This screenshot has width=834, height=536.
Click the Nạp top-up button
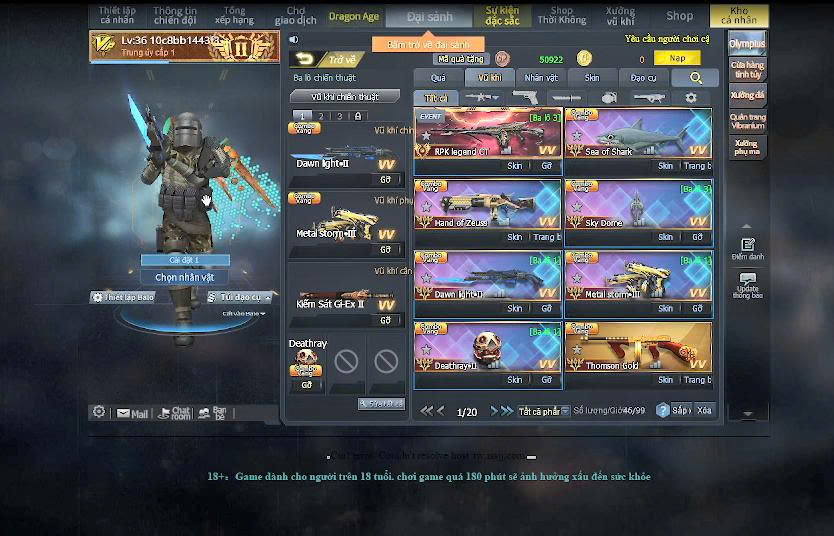(x=677, y=58)
